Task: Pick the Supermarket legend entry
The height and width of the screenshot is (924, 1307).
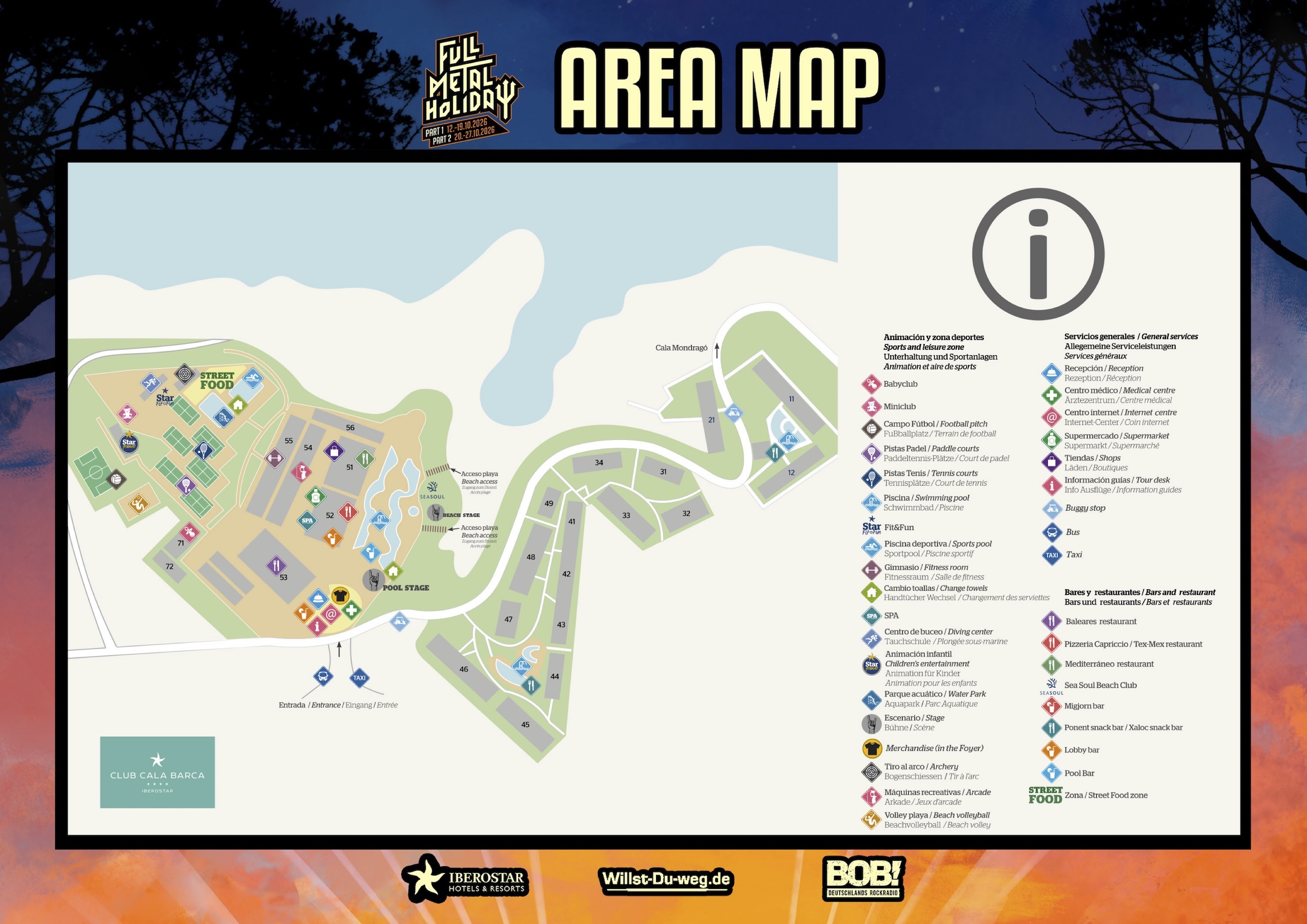Action: click(1116, 441)
